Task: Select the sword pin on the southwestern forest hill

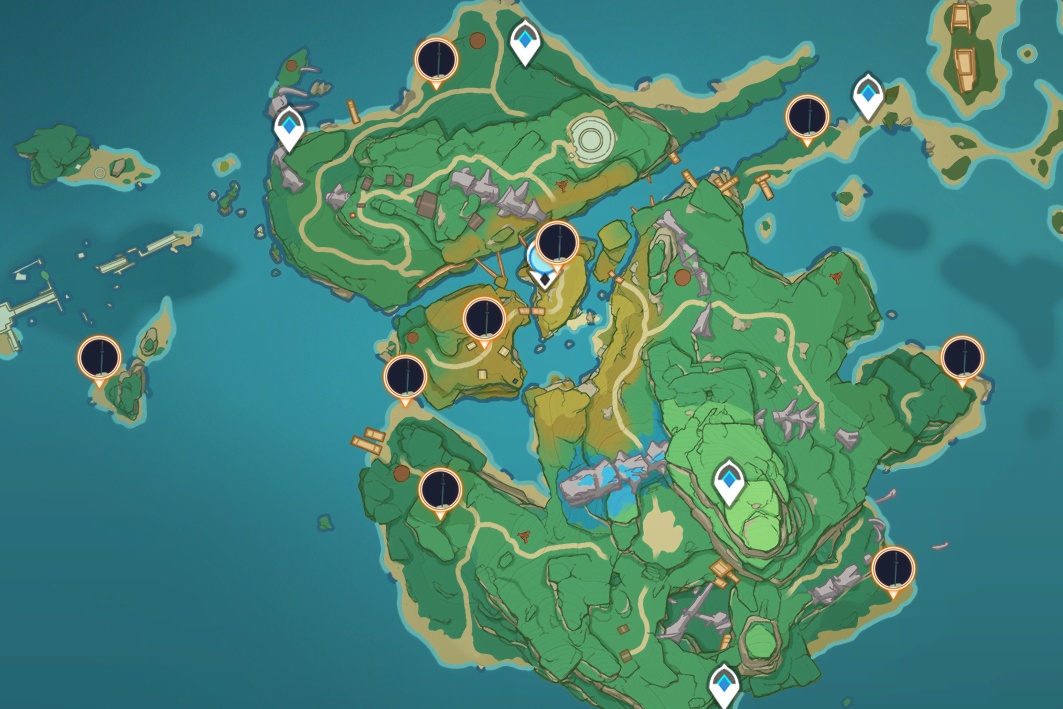Action: click(439, 490)
